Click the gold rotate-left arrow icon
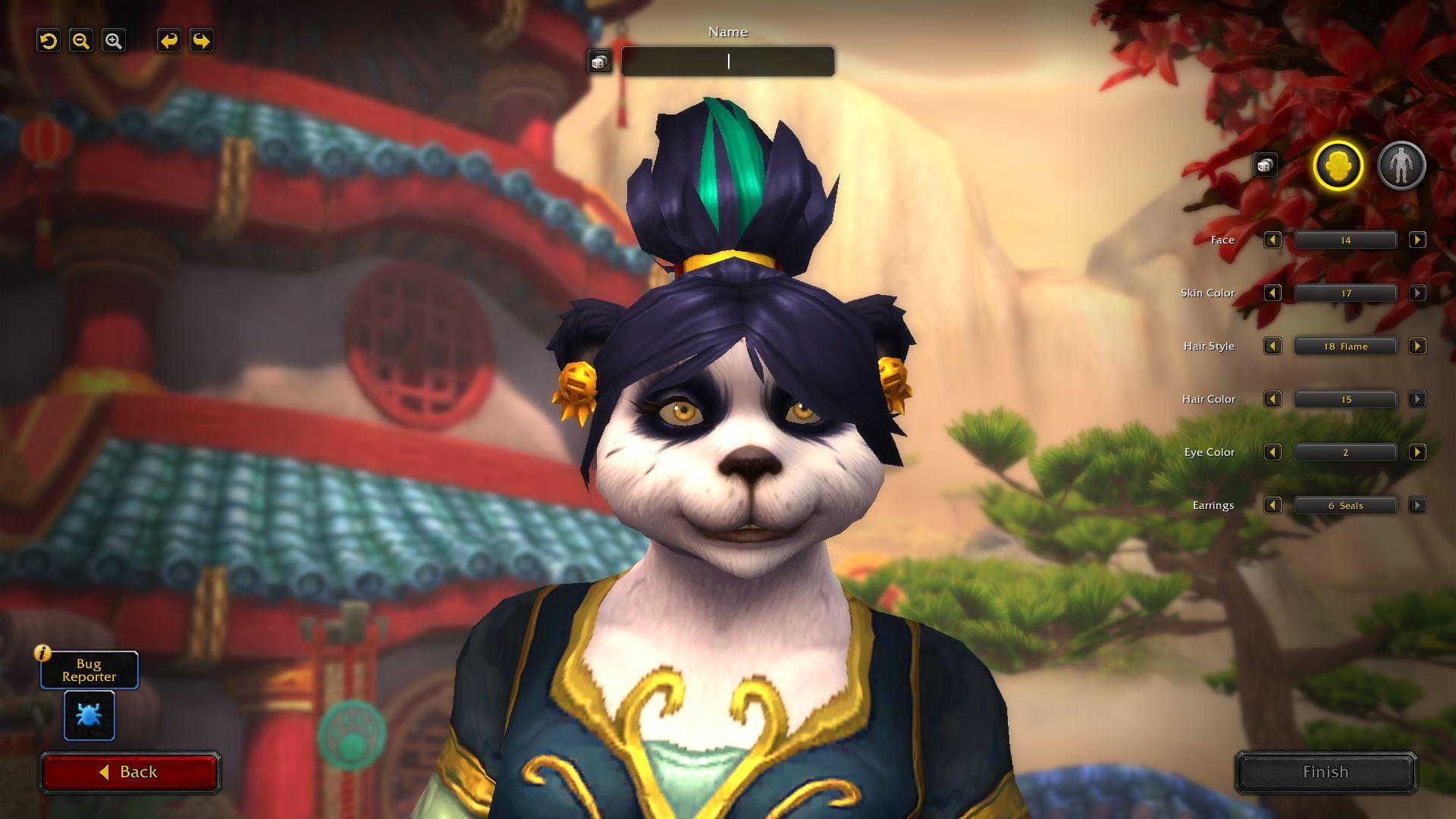Viewport: 1456px width, 819px height. (168, 41)
